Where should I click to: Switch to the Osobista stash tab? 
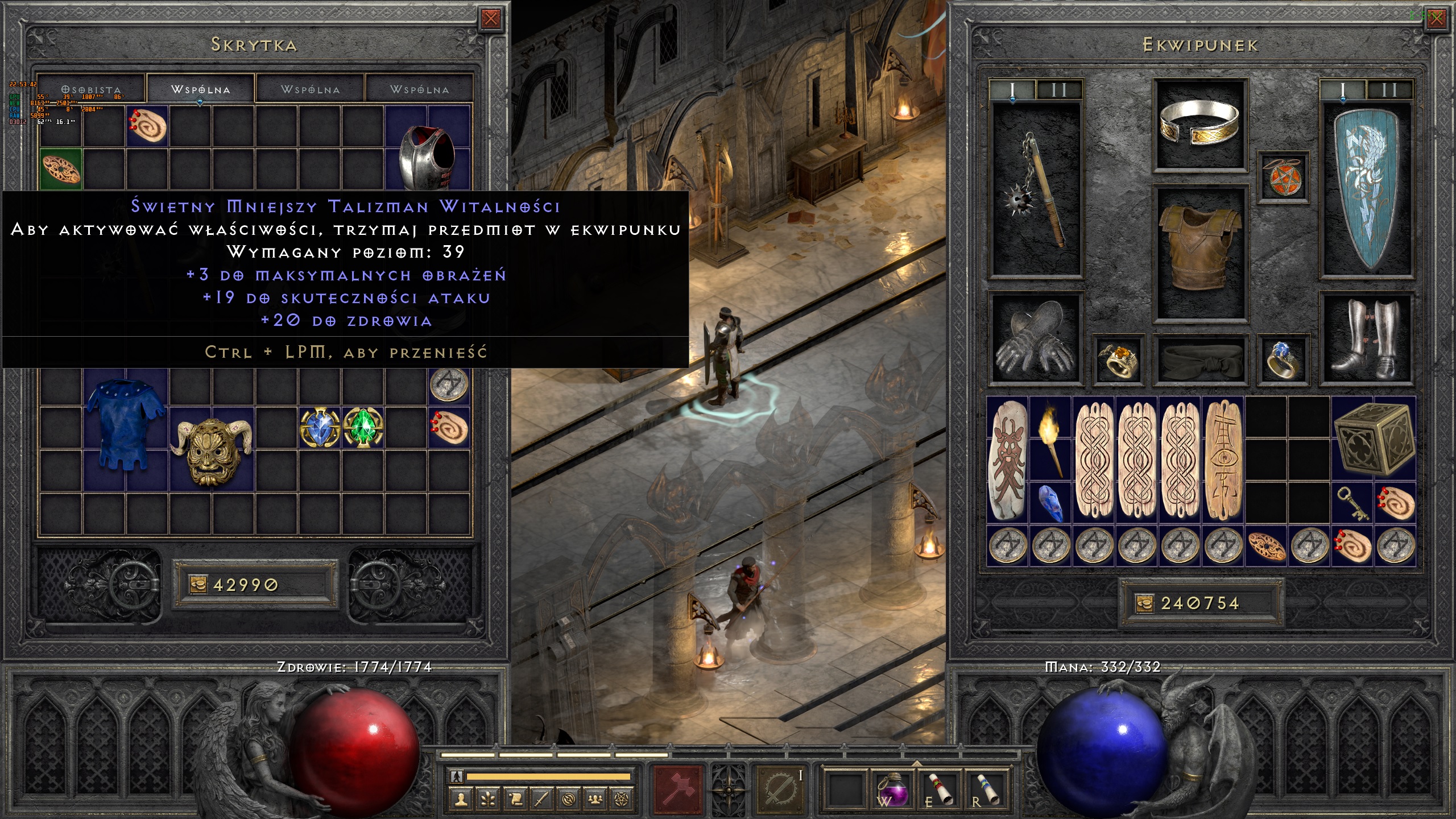[x=91, y=90]
